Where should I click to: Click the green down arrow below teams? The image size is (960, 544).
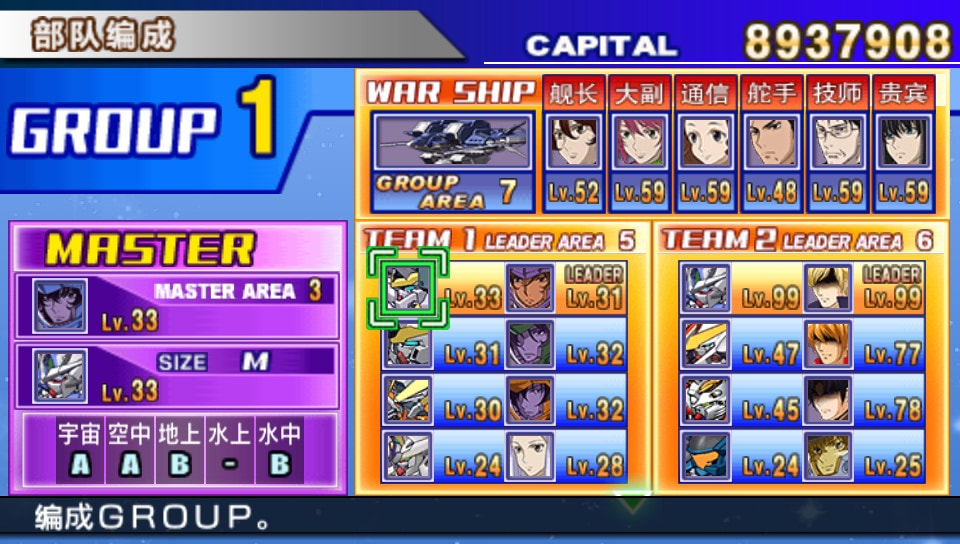click(x=632, y=500)
